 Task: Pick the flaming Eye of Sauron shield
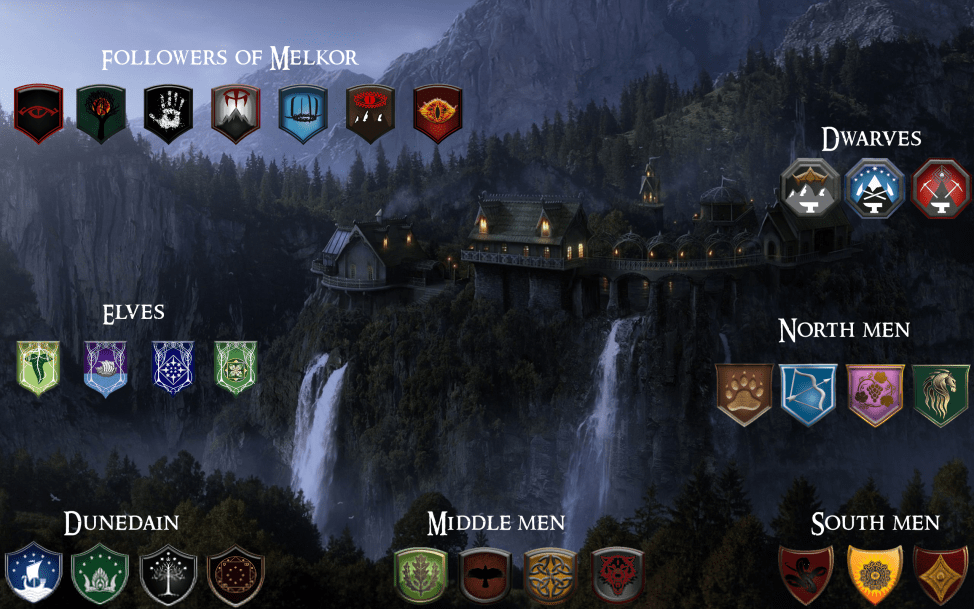point(438,111)
